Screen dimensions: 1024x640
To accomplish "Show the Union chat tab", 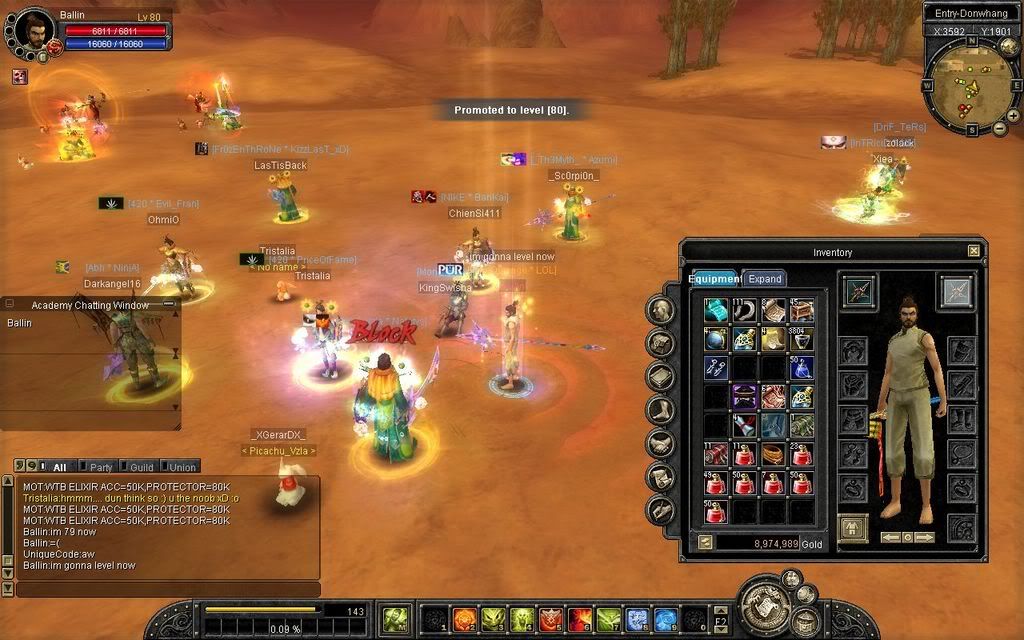I will pyautogui.click(x=182, y=467).
